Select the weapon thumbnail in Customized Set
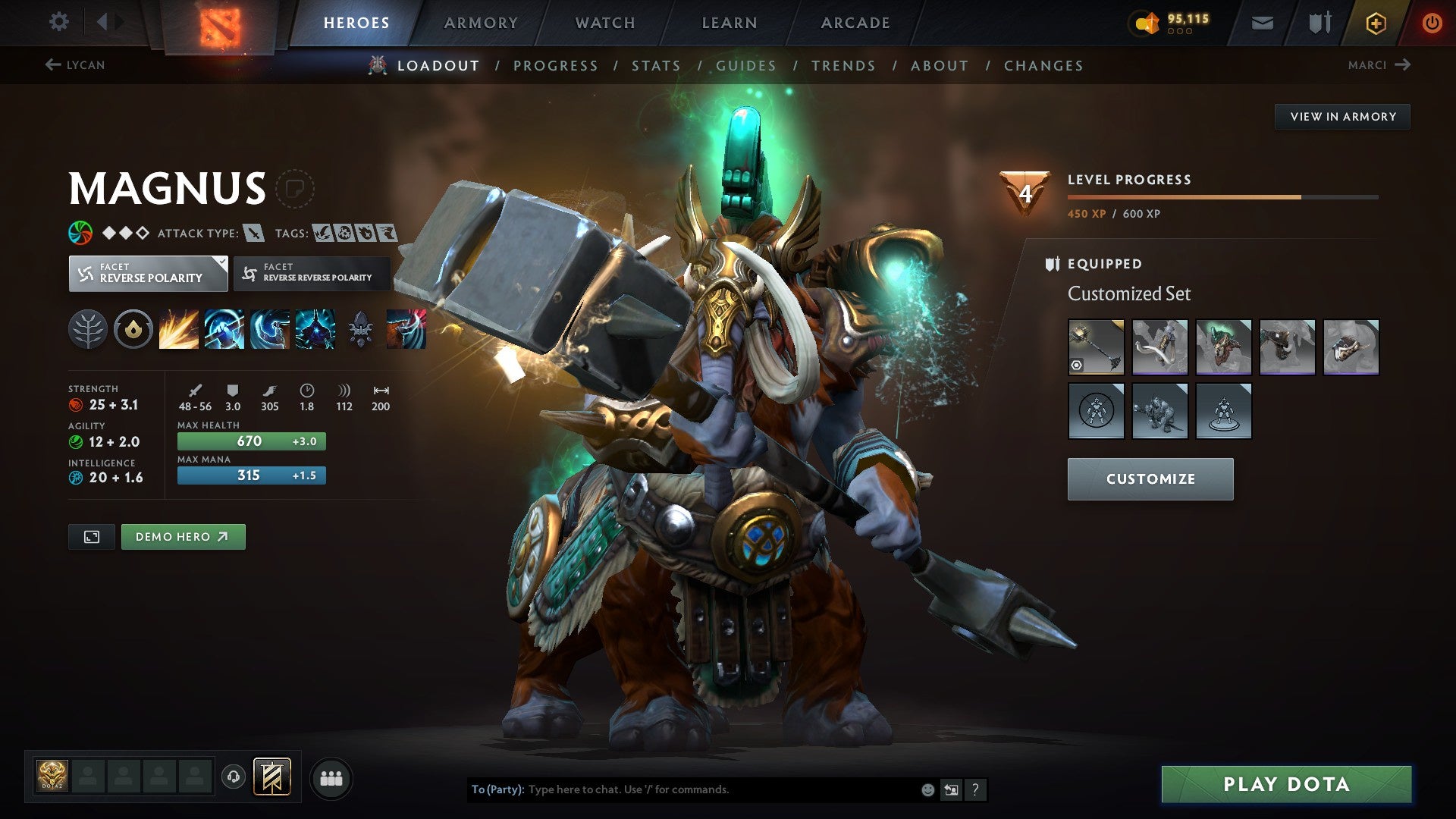The width and height of the screenshot is (1456, 819). point(1096,346)
